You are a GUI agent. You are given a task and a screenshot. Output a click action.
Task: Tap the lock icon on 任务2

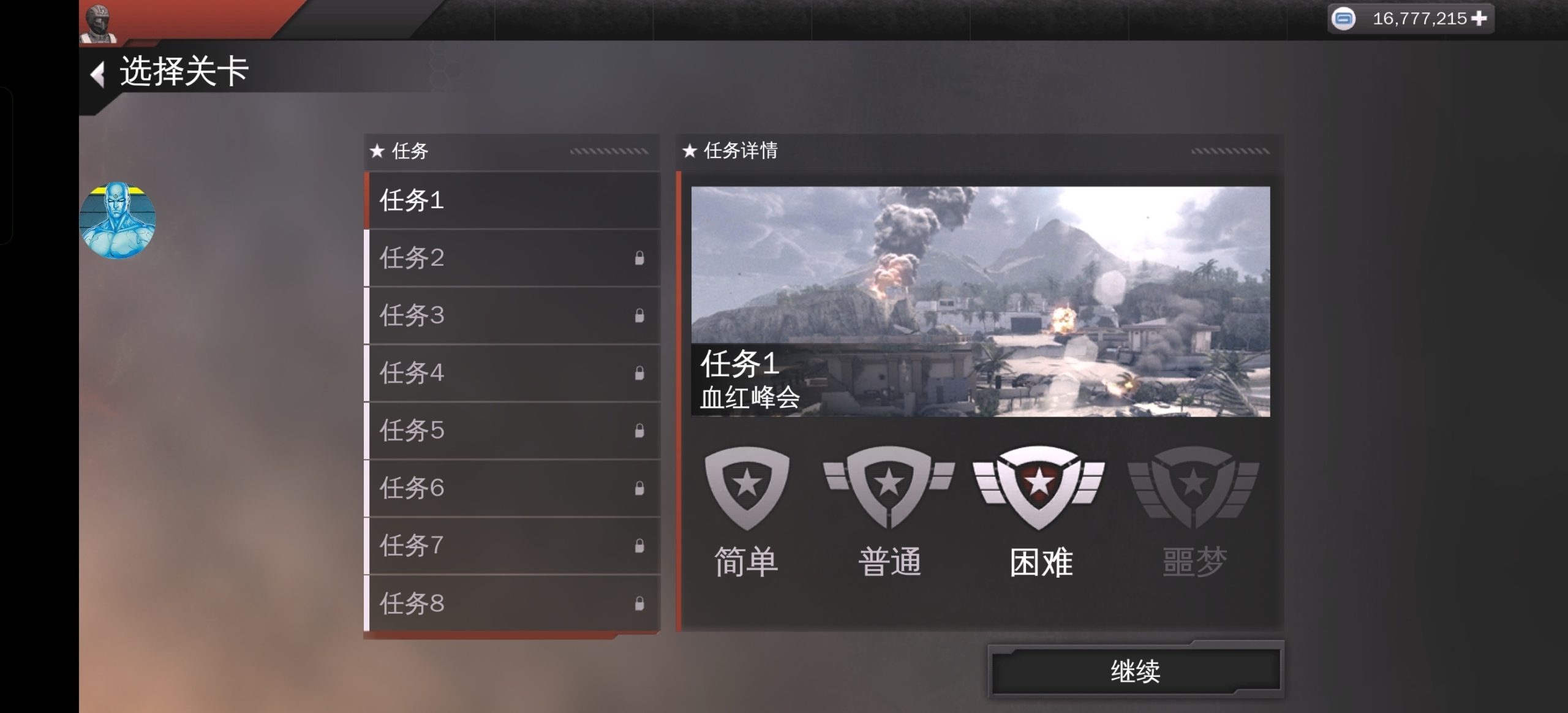coord(638,257)
